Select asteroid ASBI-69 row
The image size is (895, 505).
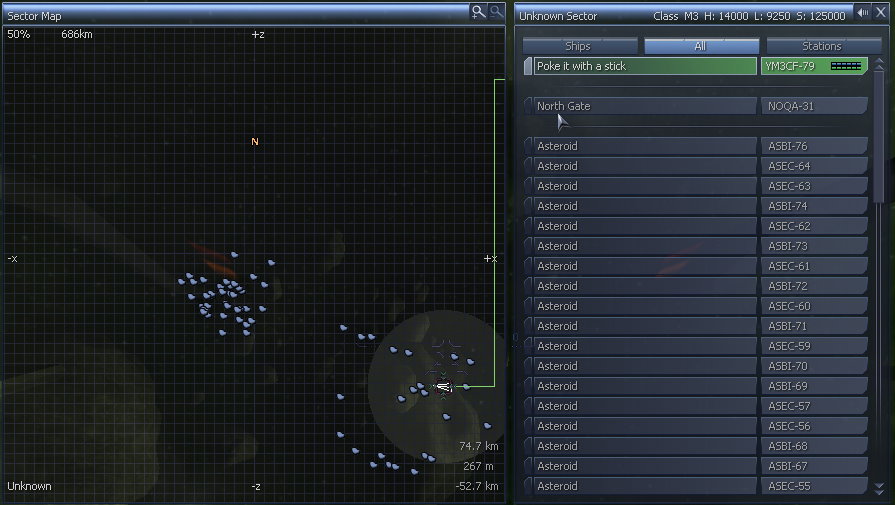pos(644,386)
